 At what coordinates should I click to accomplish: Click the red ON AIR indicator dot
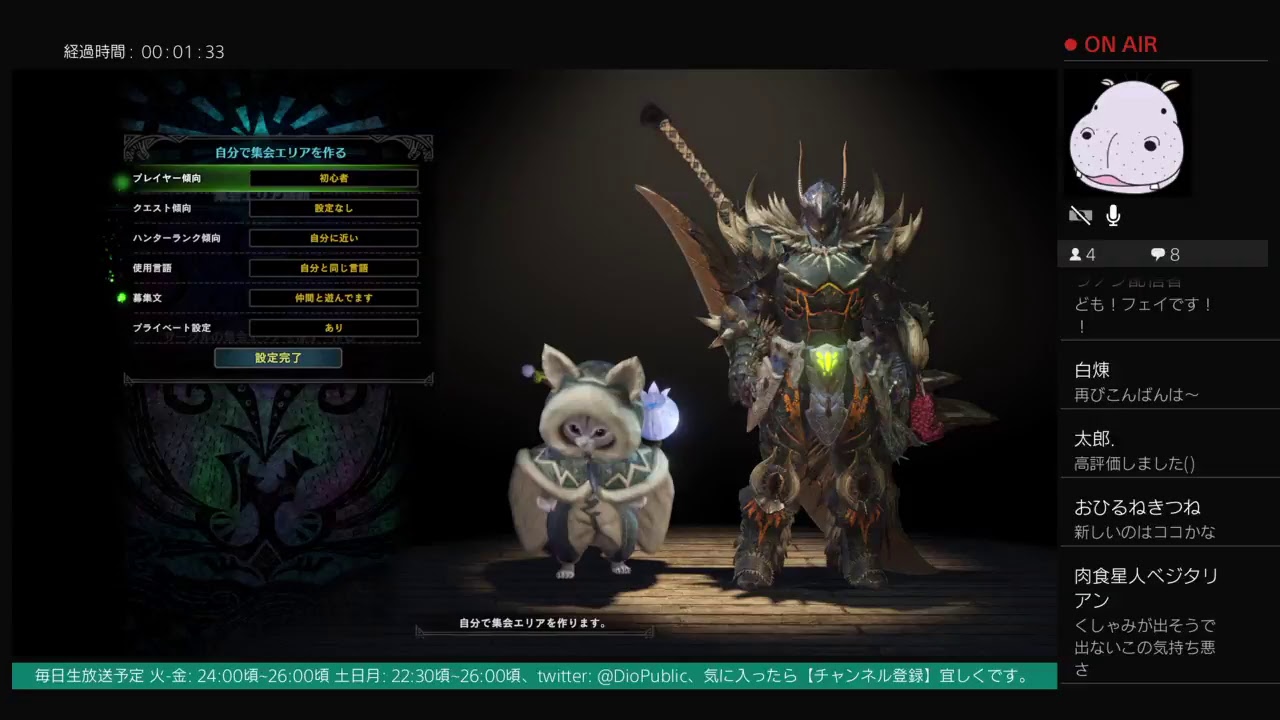coord(1069,44)
